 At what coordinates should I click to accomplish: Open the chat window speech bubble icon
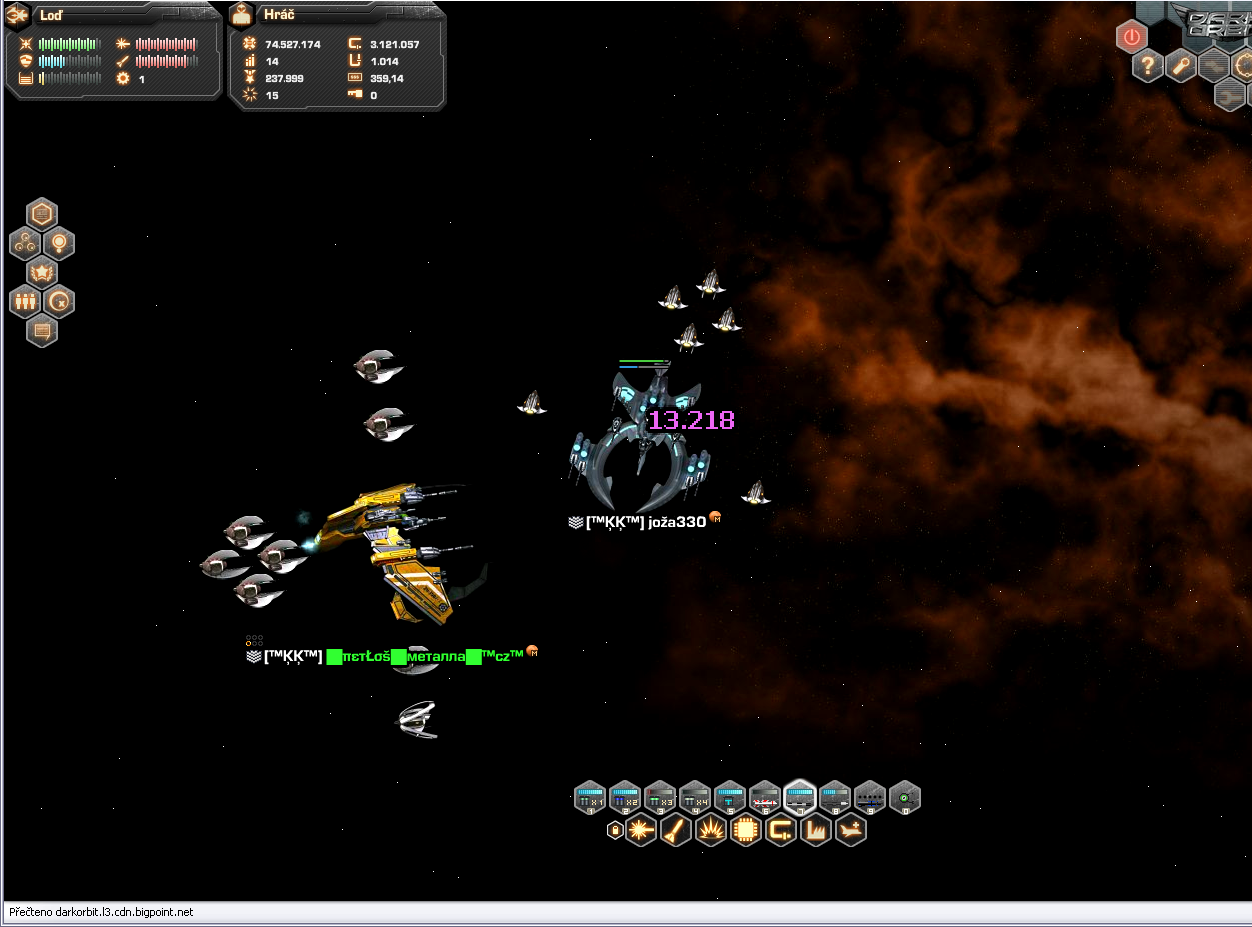click(x=42, y=330)
